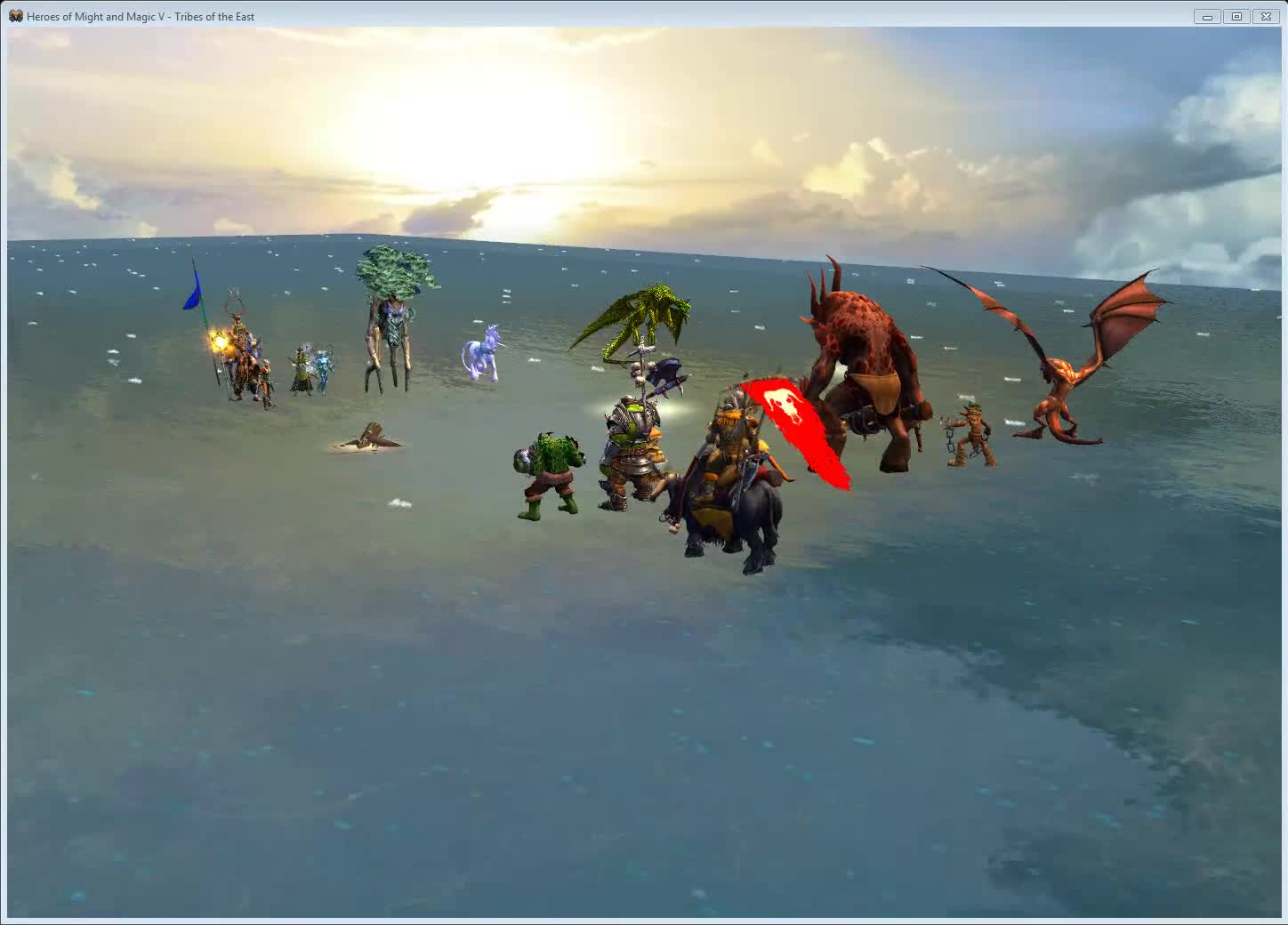Select the blue sprite next to the green druid
Screen dimensions: 1288x925
324,367
